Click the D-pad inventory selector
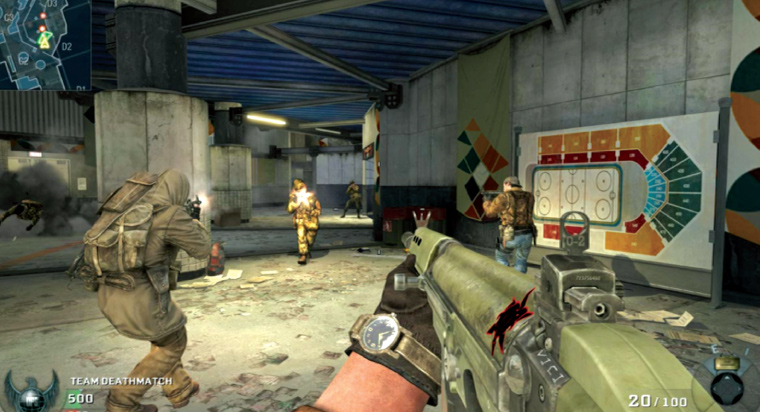Screen dimensions: 760x412 (727, 390)
